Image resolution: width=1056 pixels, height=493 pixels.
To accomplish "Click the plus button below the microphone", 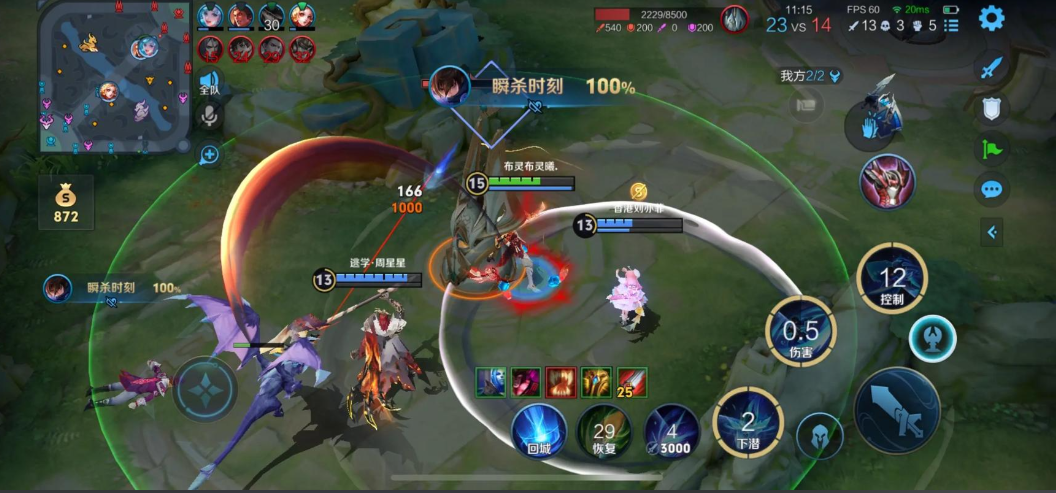I will click(x=209, y=155).
